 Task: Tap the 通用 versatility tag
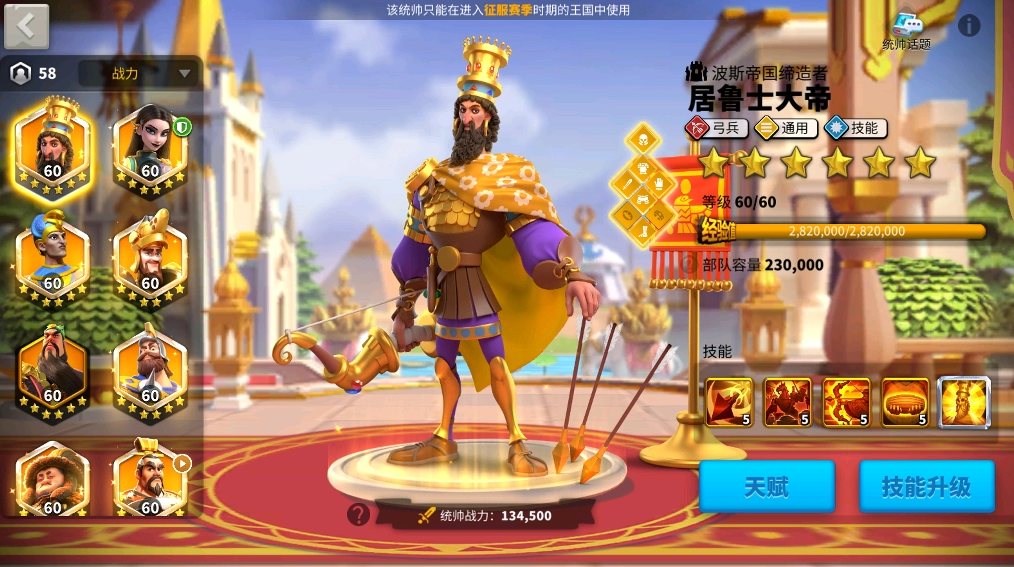pos(786,128)
